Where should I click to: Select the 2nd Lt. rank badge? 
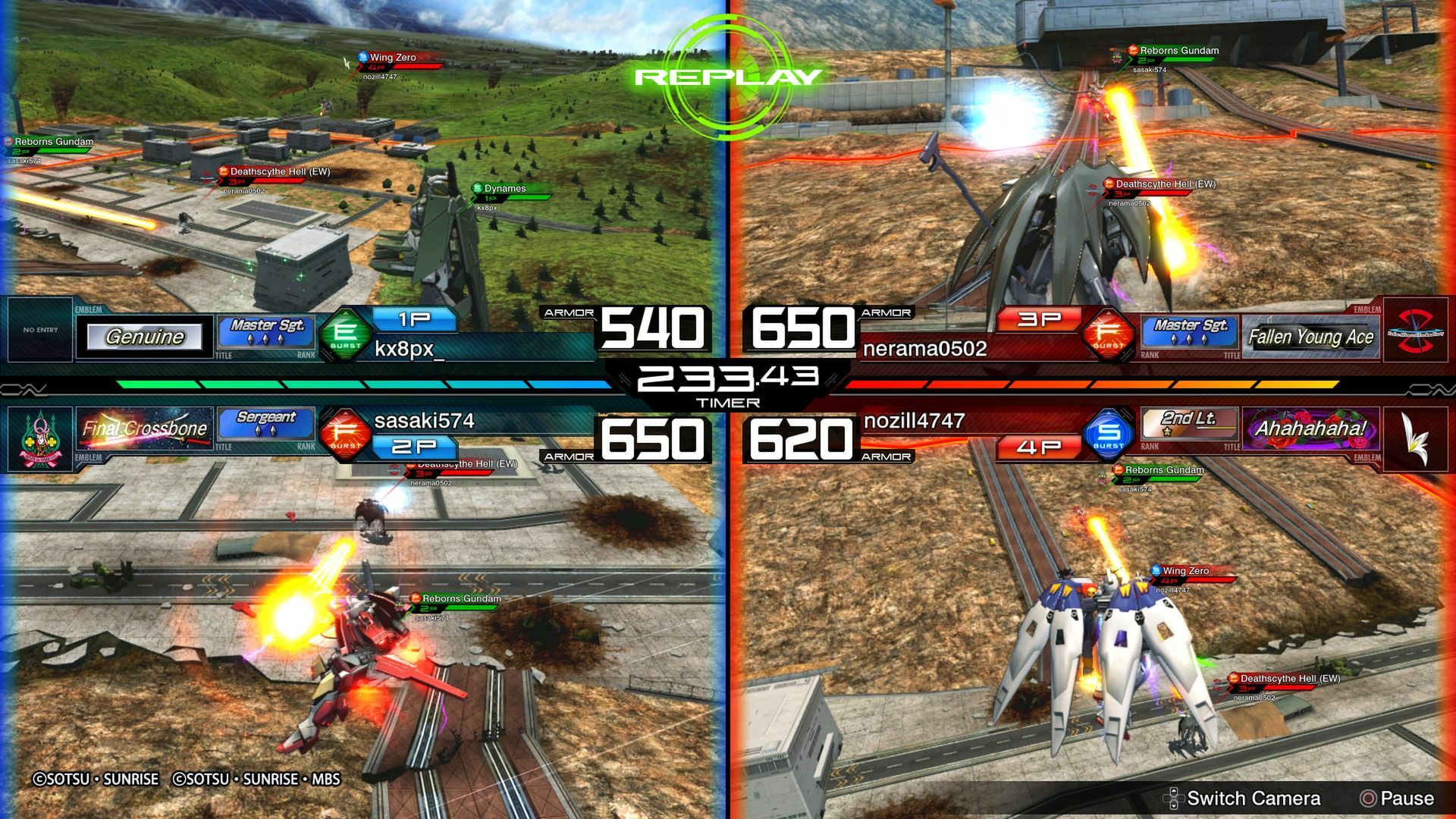click(x=1189, y=422)
